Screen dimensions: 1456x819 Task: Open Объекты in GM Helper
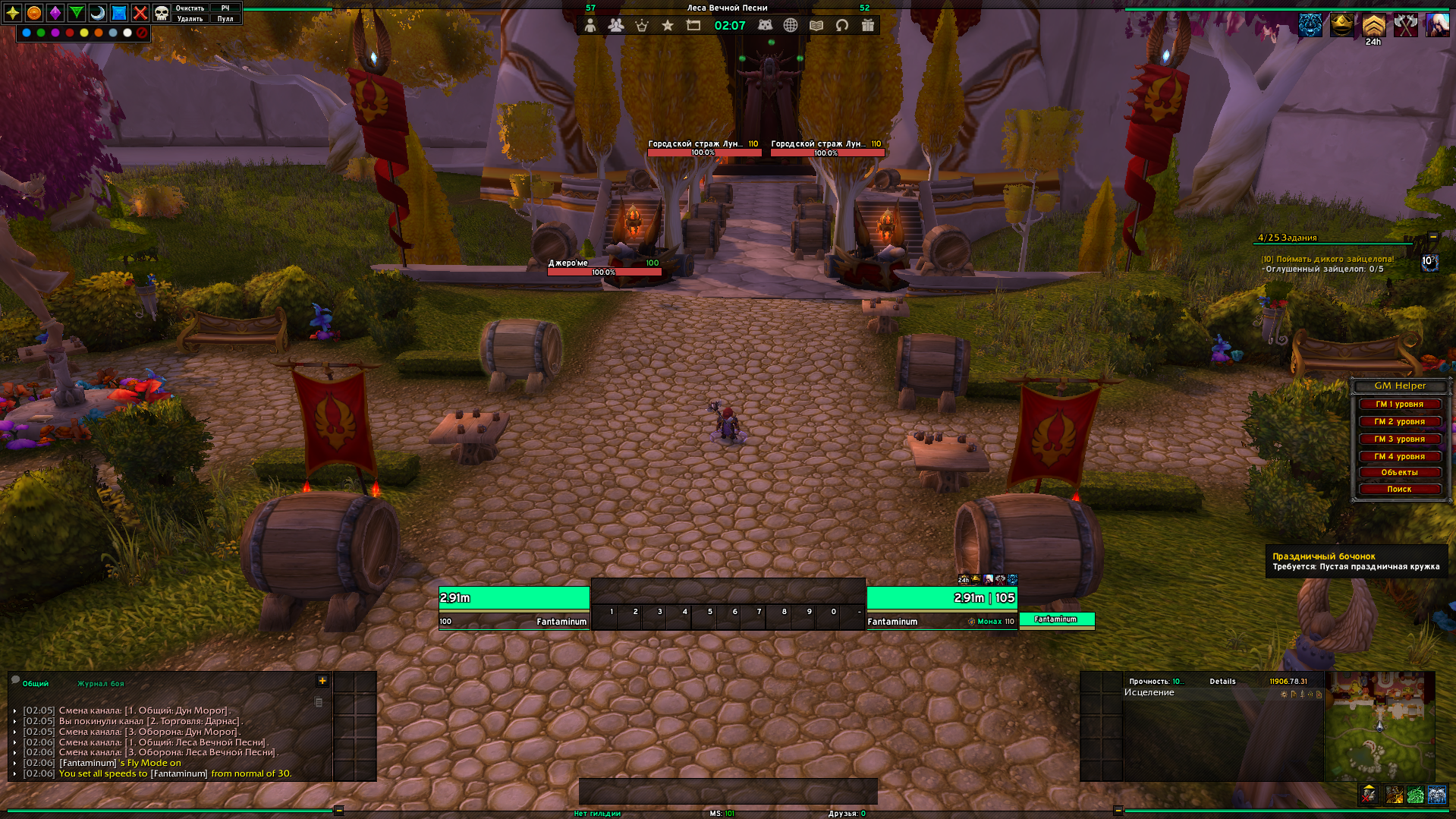coord(1399,473)
